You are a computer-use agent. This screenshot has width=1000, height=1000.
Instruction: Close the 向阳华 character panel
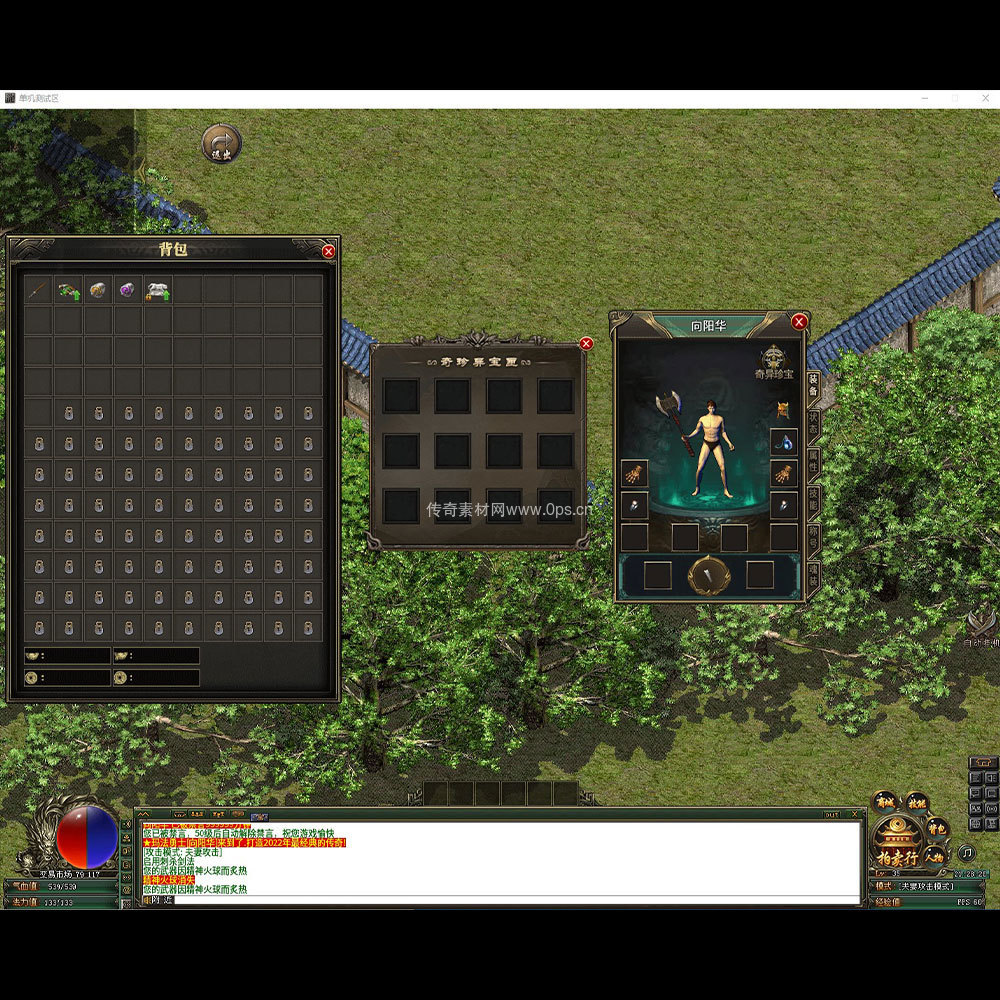coord(798,322)
